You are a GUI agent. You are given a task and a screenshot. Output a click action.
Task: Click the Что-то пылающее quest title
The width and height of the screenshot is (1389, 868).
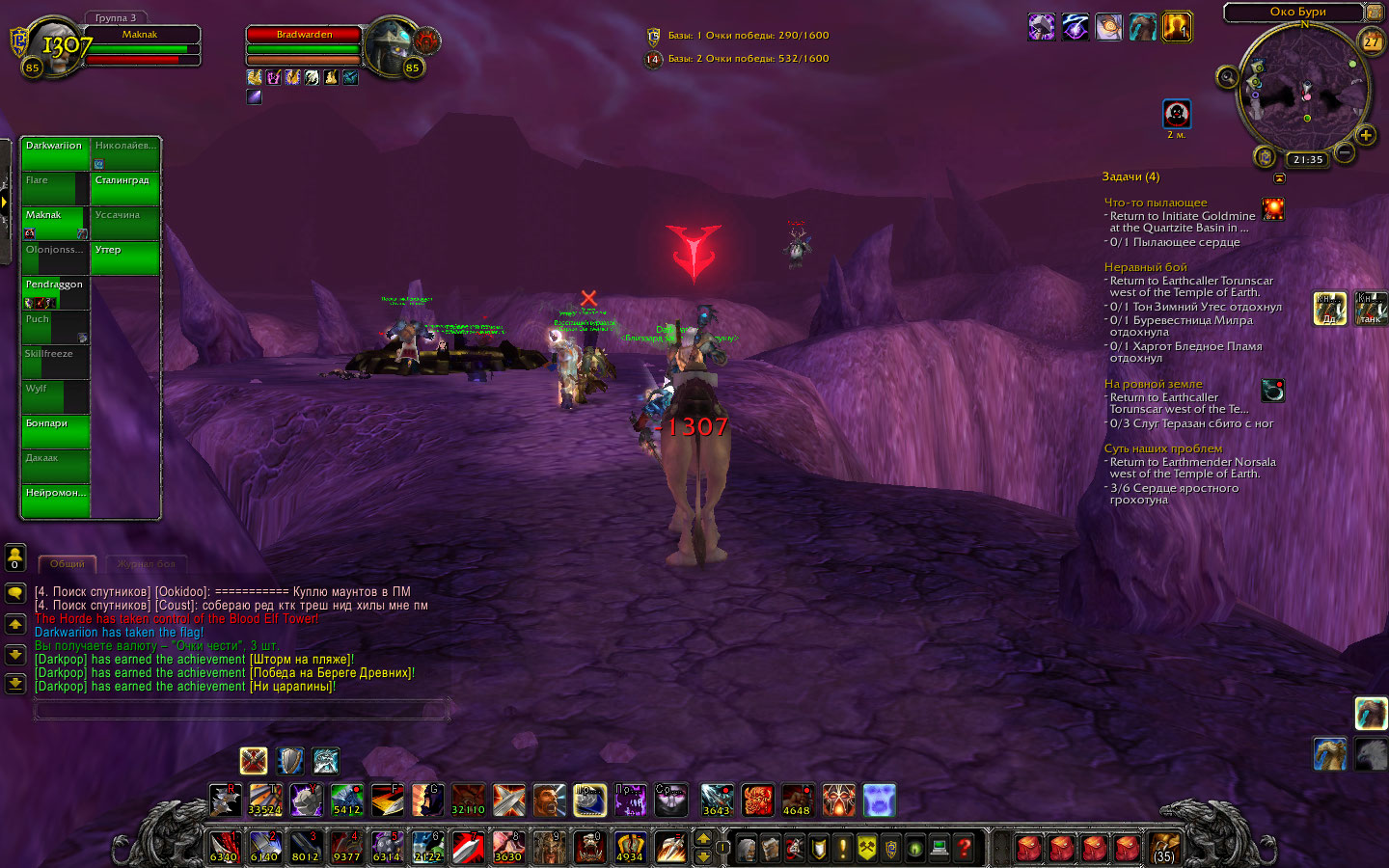[x=1156, y=203]
